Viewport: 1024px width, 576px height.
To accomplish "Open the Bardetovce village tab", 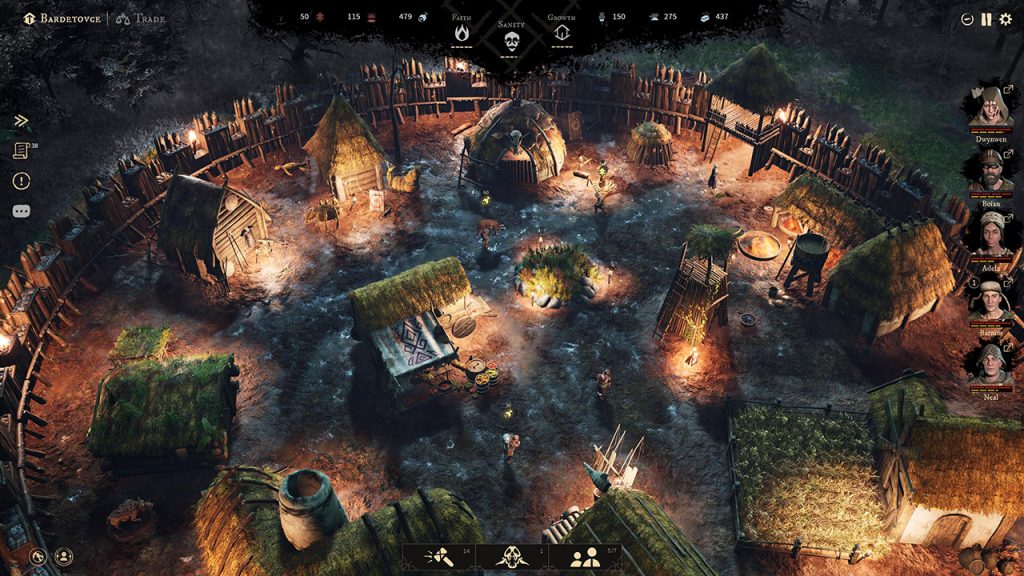I will 64,18.
